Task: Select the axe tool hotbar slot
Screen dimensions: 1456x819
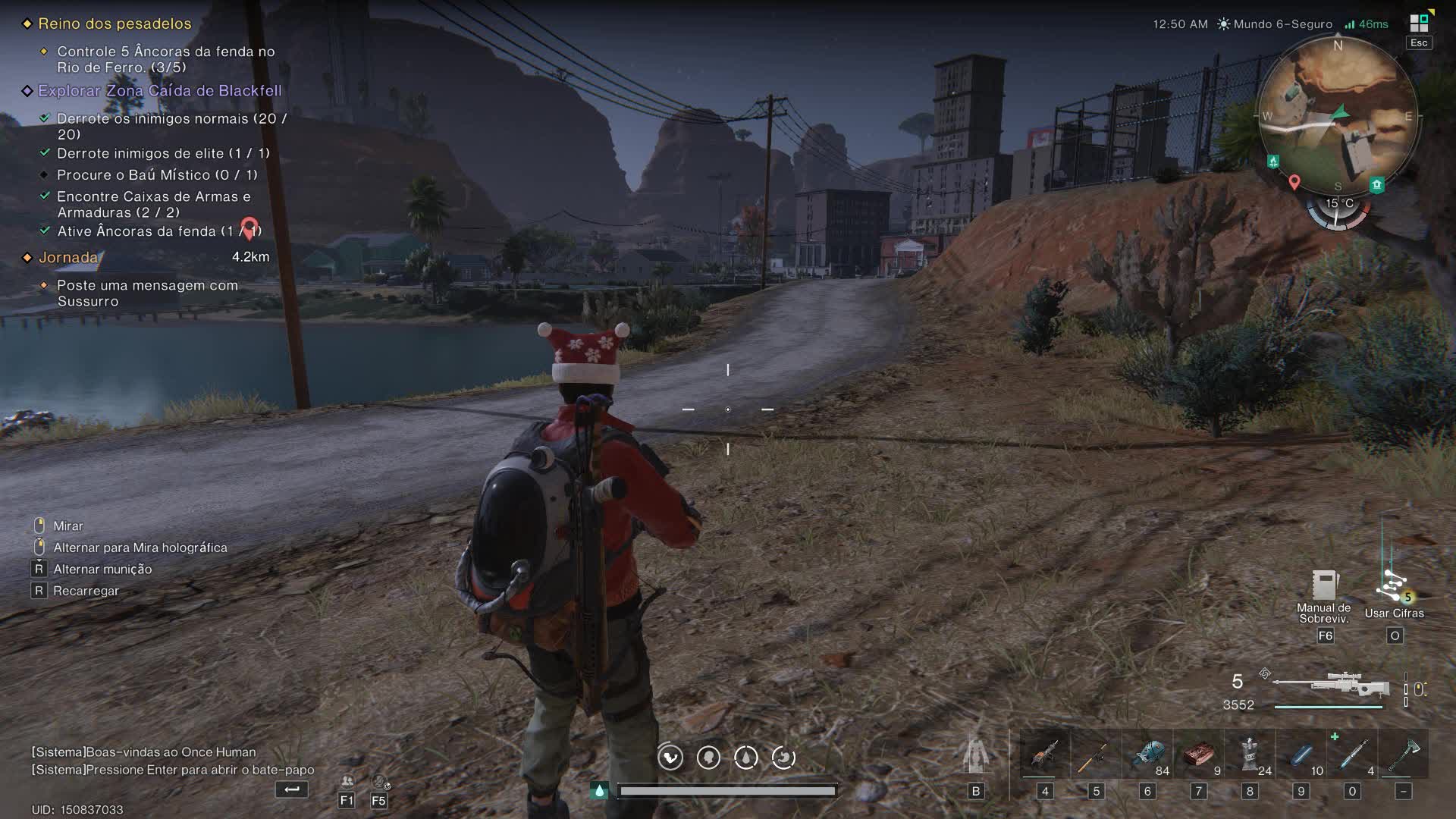Action: tap(1403, 755)
